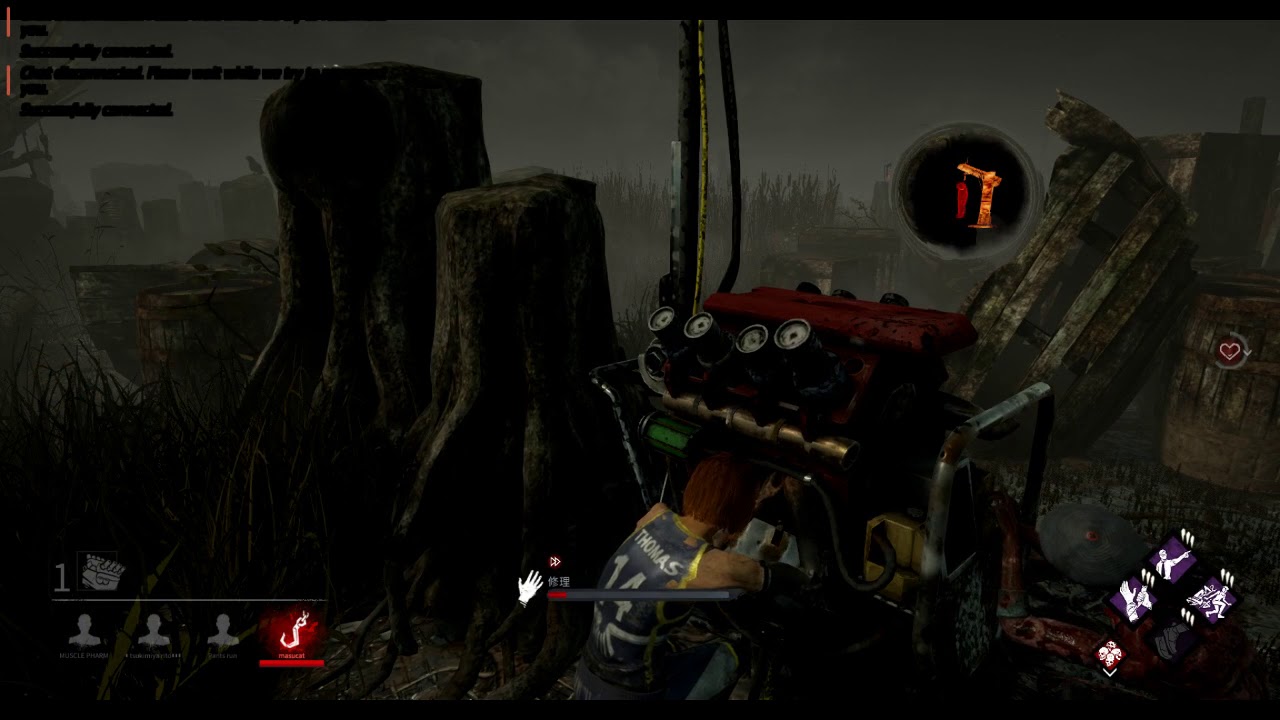The height and width of the screenshot is (720, 1280).
Task: Select masucat's red hooked status icon
Action: (x=292, y=631)
